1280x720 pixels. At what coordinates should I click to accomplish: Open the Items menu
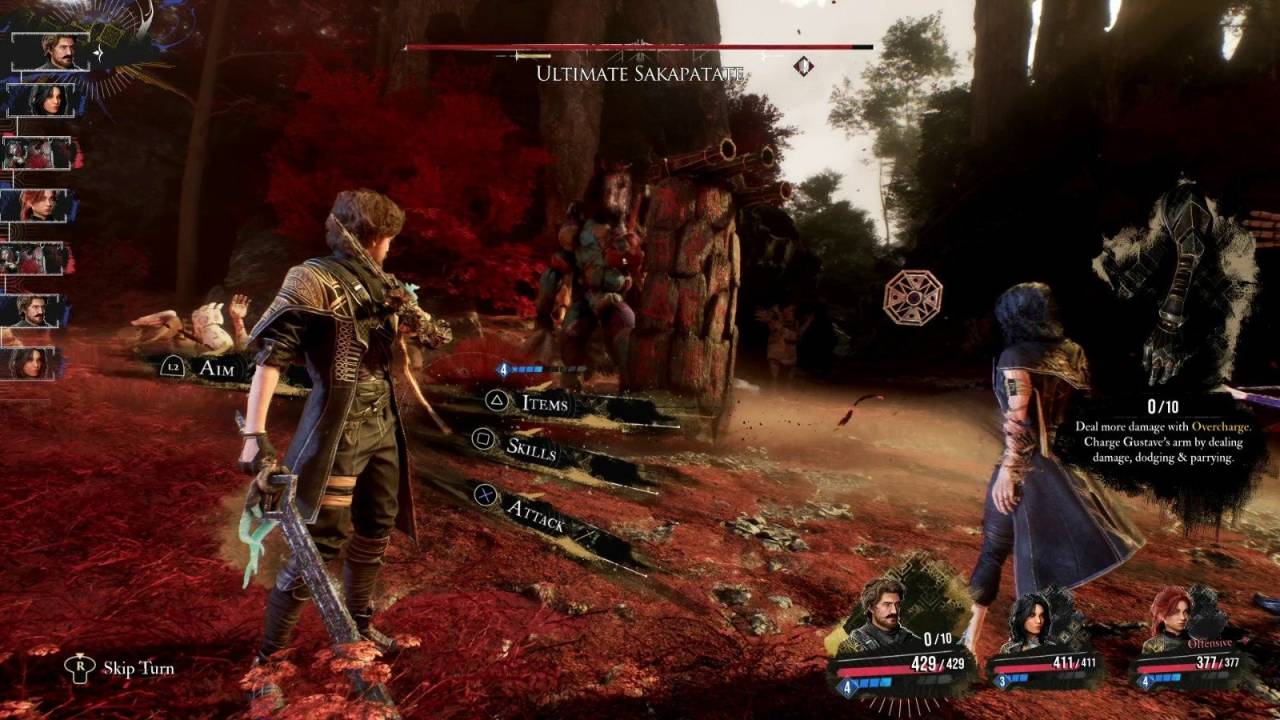pos(545,403)
